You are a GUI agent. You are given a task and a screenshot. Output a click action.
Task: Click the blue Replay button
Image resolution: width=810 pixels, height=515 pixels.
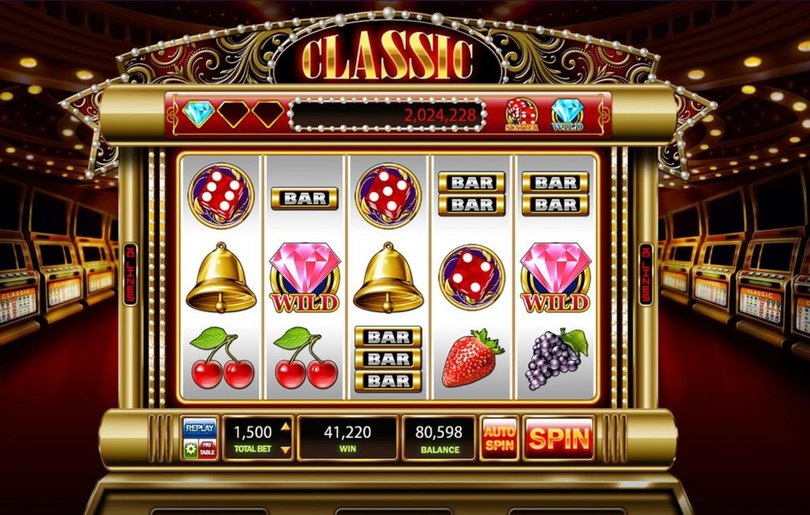tap(200, 428)
